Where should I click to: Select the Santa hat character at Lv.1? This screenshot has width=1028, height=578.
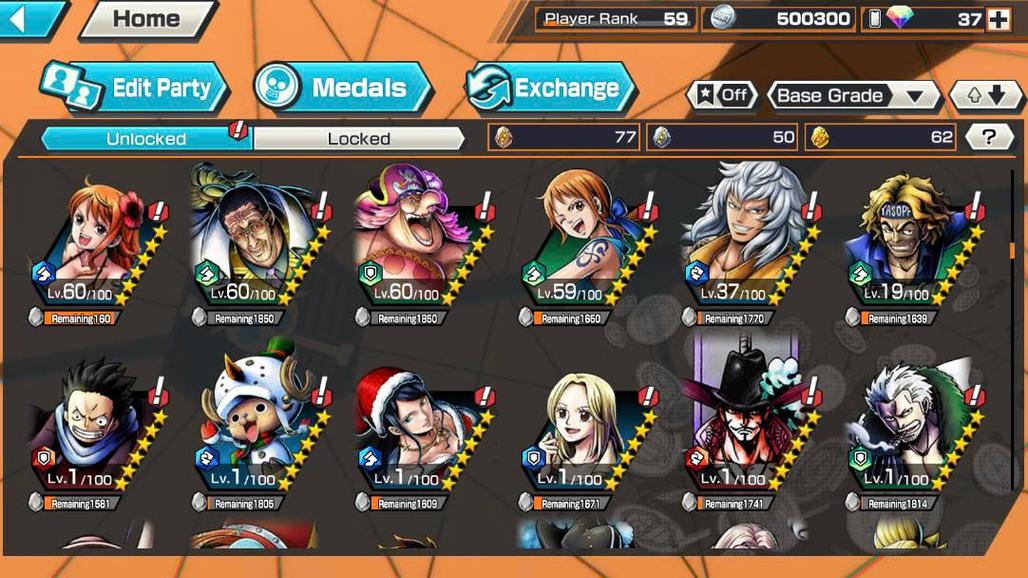(412, 425)
